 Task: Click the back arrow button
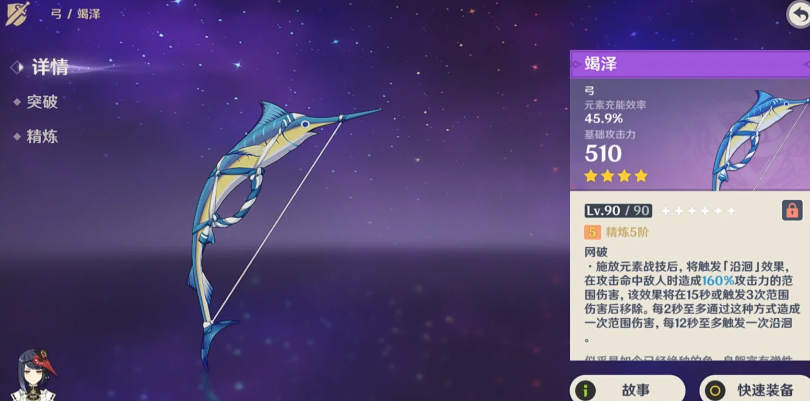[x=797, y=13]
